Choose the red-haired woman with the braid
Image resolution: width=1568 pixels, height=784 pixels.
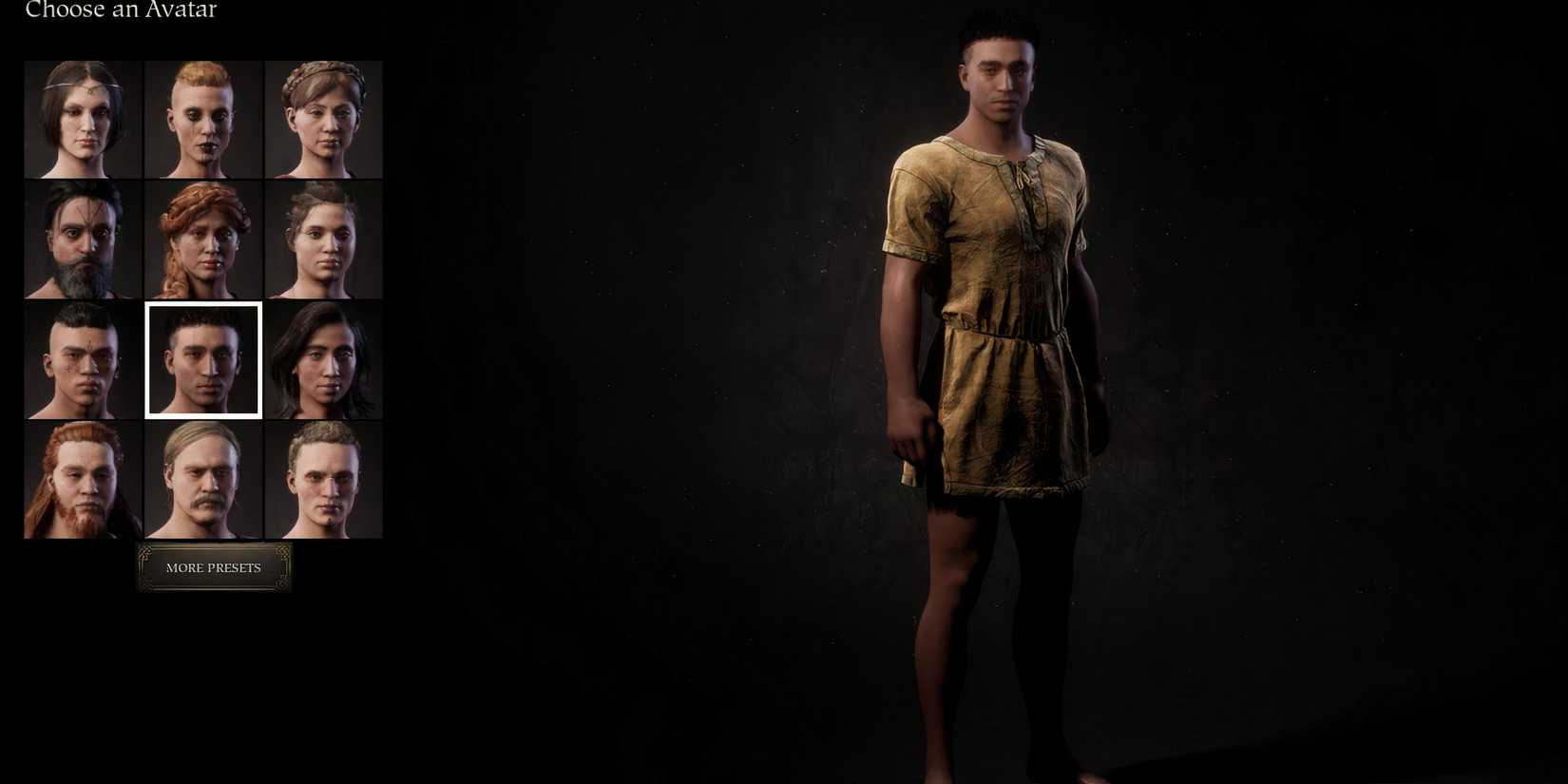point(202,239)
